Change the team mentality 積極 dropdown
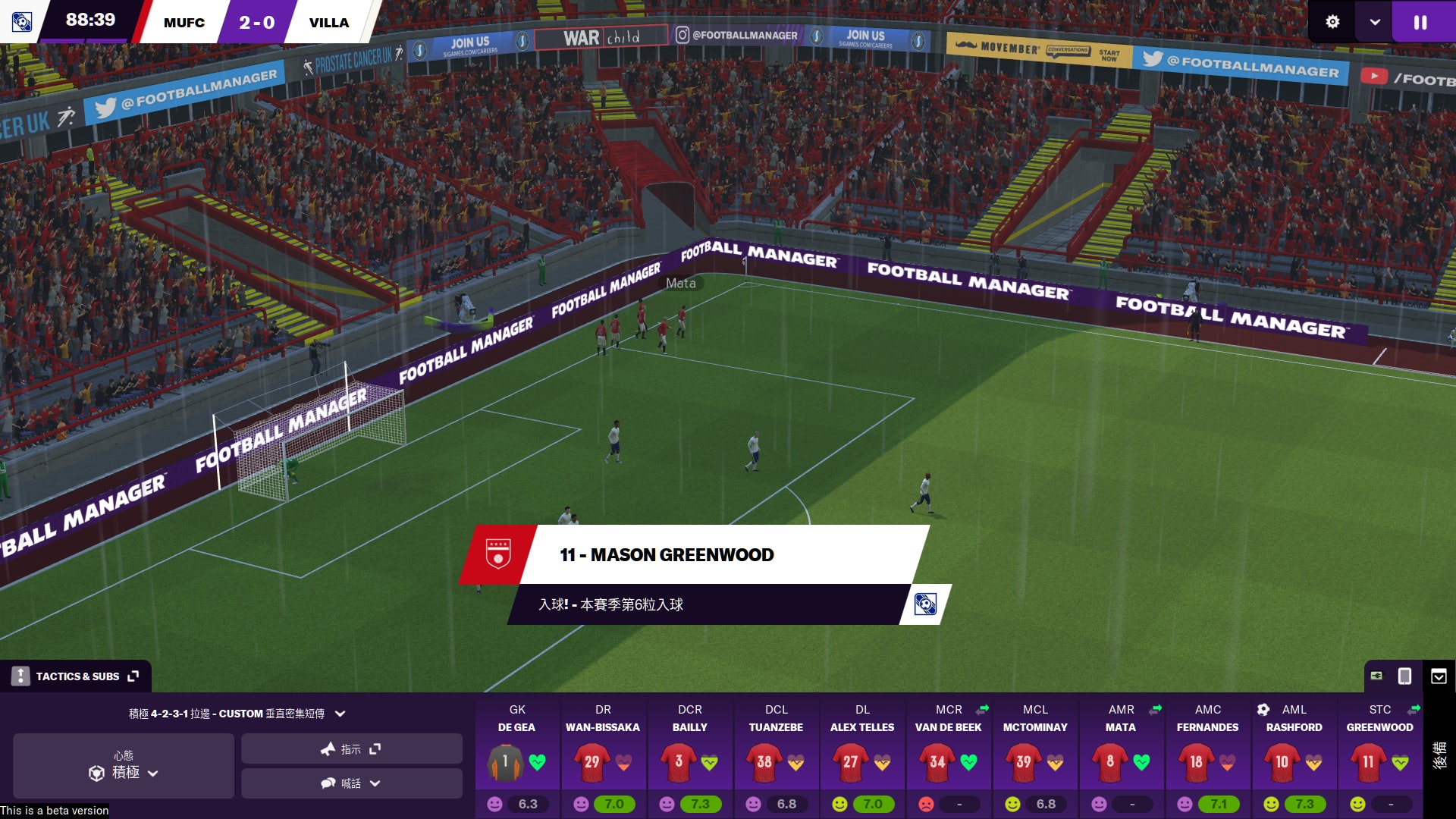Viewport: 1456px width, 819px height. [124, 765]
